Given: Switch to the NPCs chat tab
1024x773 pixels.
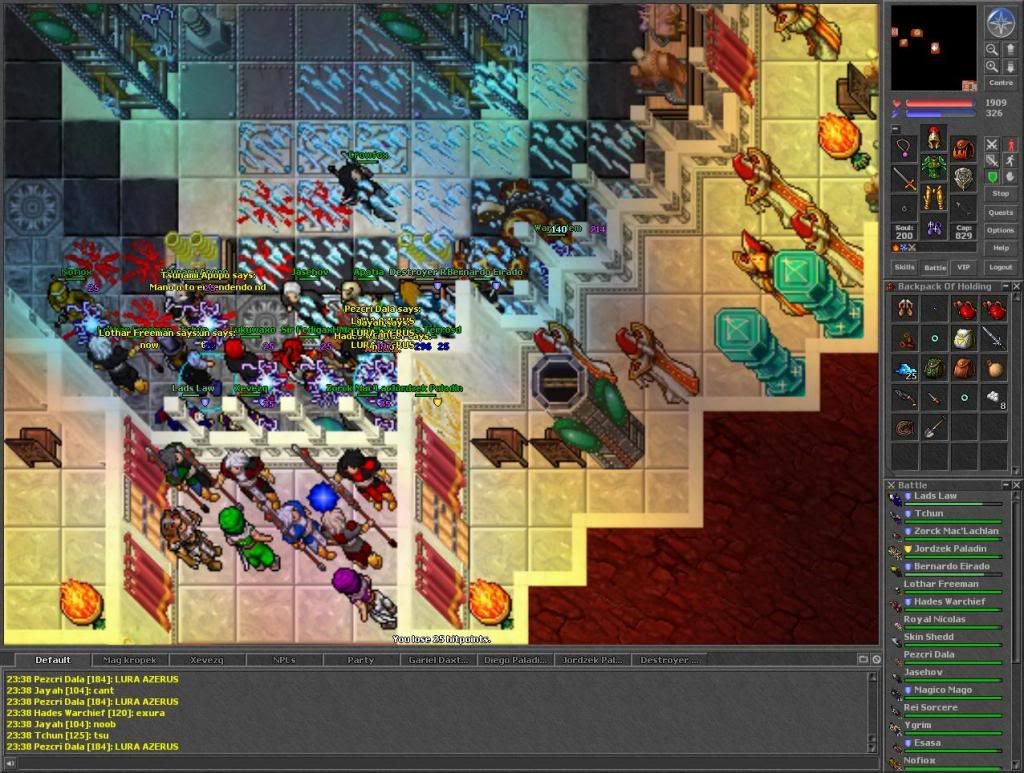Looking at the screenshot, I should pos(284,660).
